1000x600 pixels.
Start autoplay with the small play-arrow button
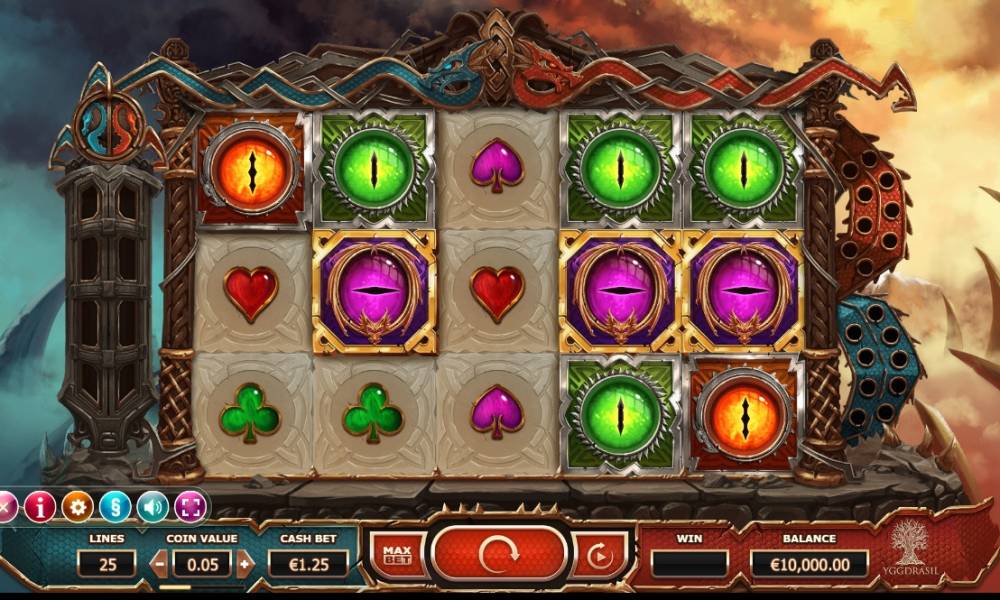click(x=600, y=555)
